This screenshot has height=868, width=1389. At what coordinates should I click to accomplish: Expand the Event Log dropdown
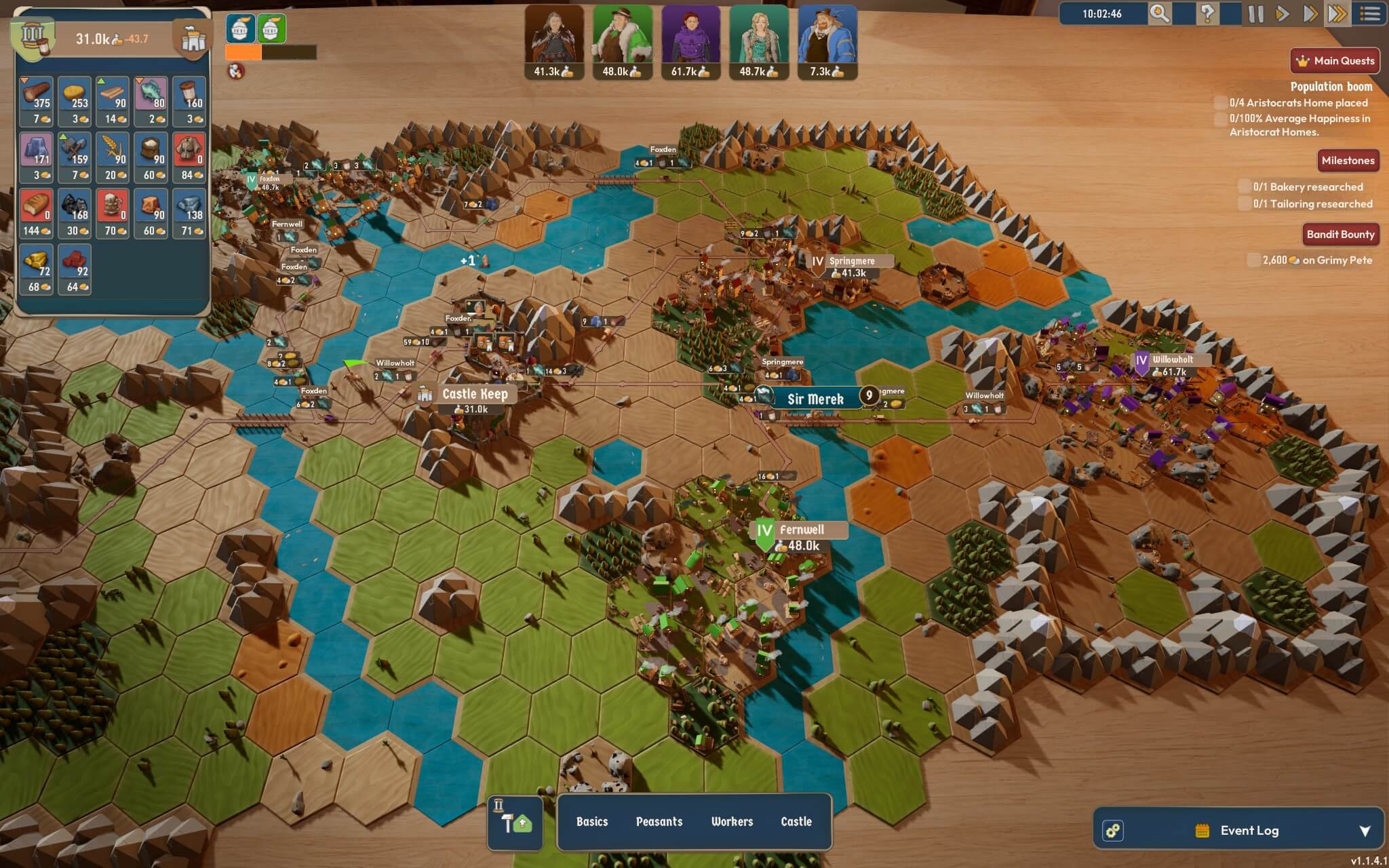coord(1365,831)
